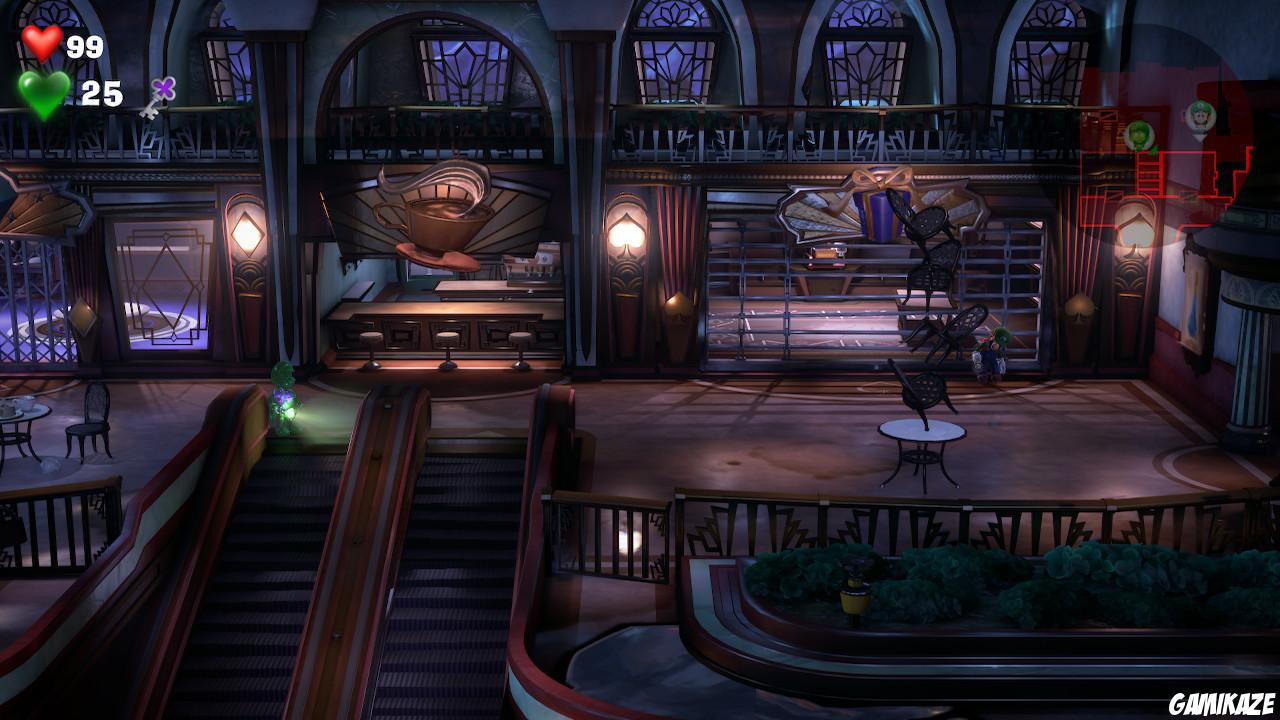Image resolution: width=1280 pixels, height=720 pixels.
Task: Expand the stairwell section on the minimap
Action: tap(1147, 175)
